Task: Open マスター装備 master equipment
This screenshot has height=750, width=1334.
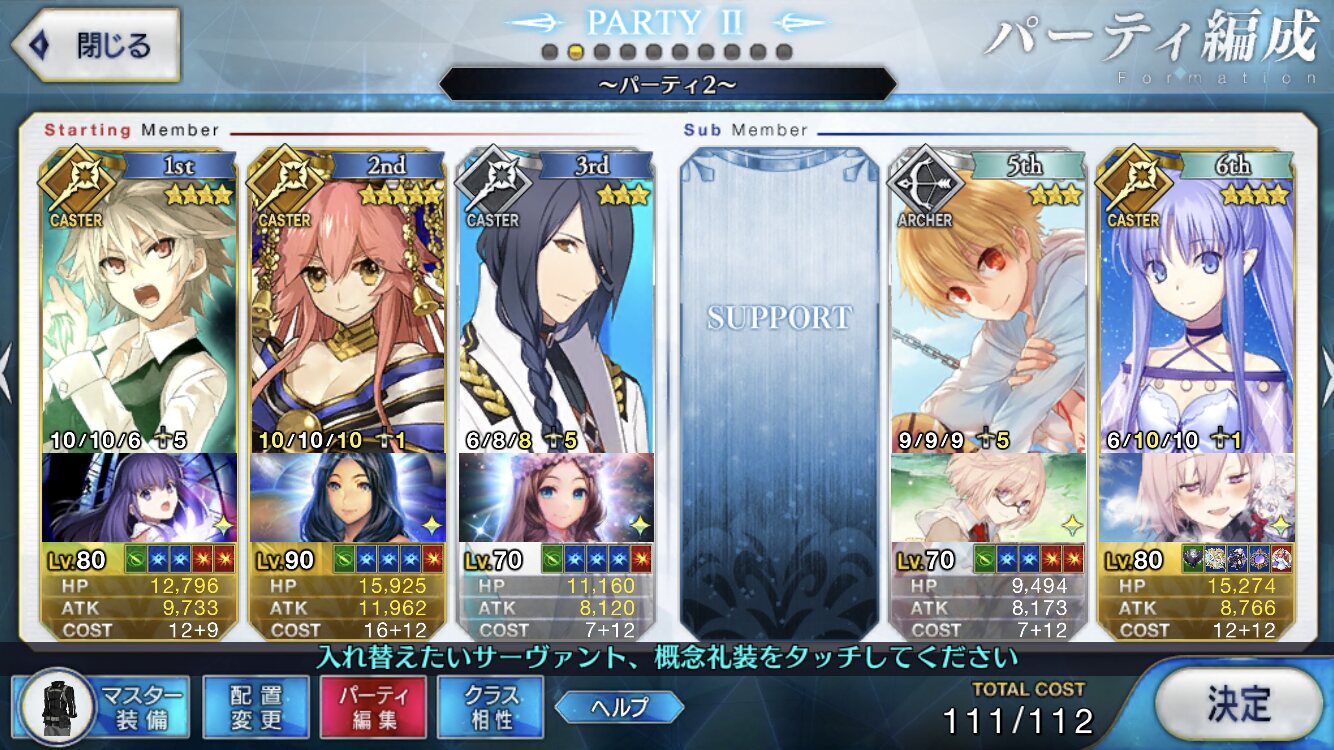Action: tap(102, 706)
